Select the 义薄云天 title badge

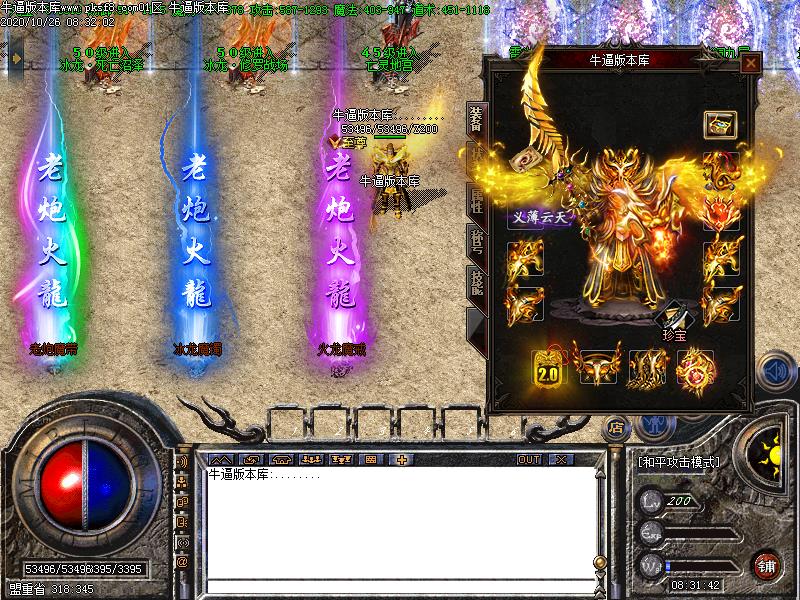click(x=538, y=217)
